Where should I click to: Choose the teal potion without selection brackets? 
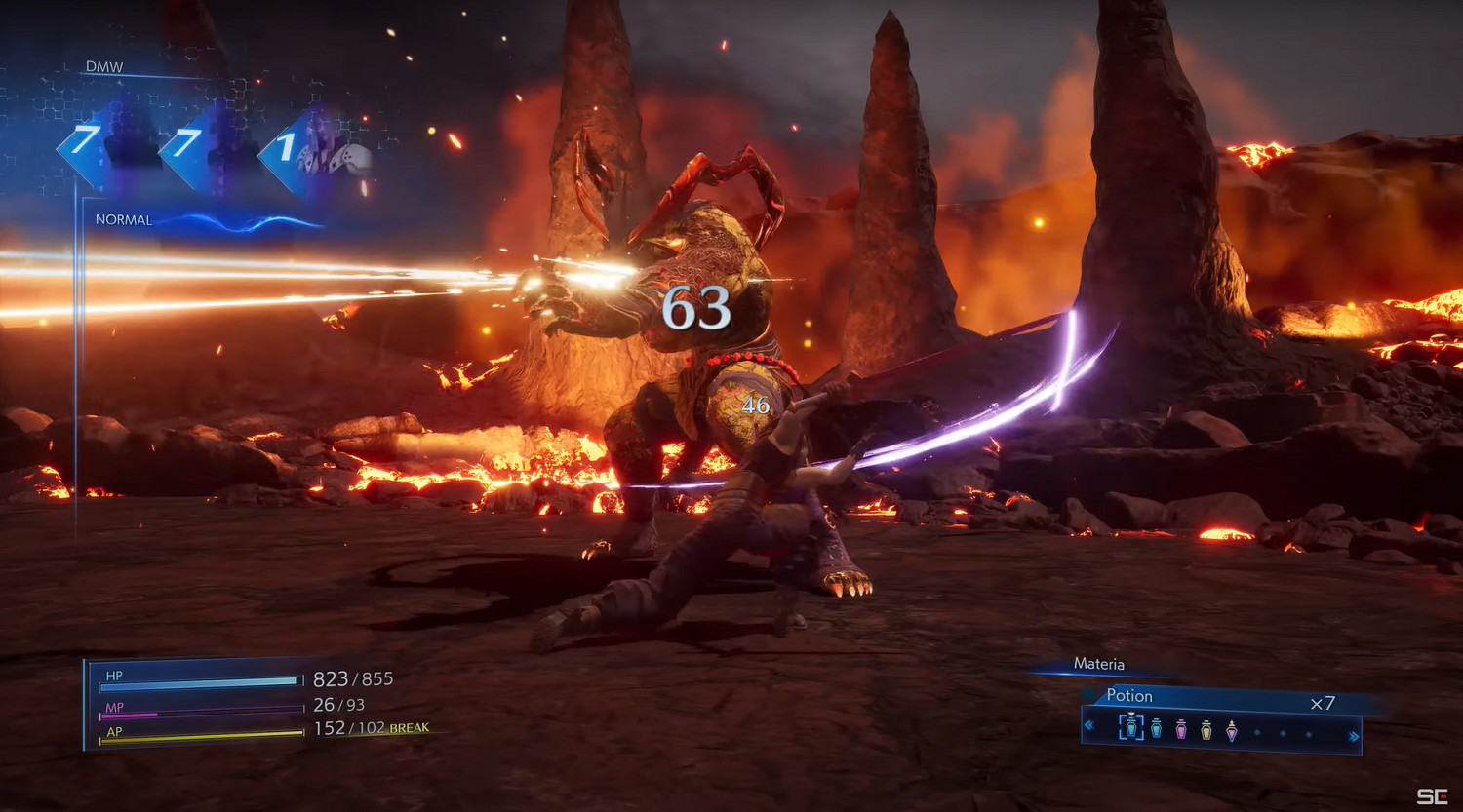(x=1156, y=728)
